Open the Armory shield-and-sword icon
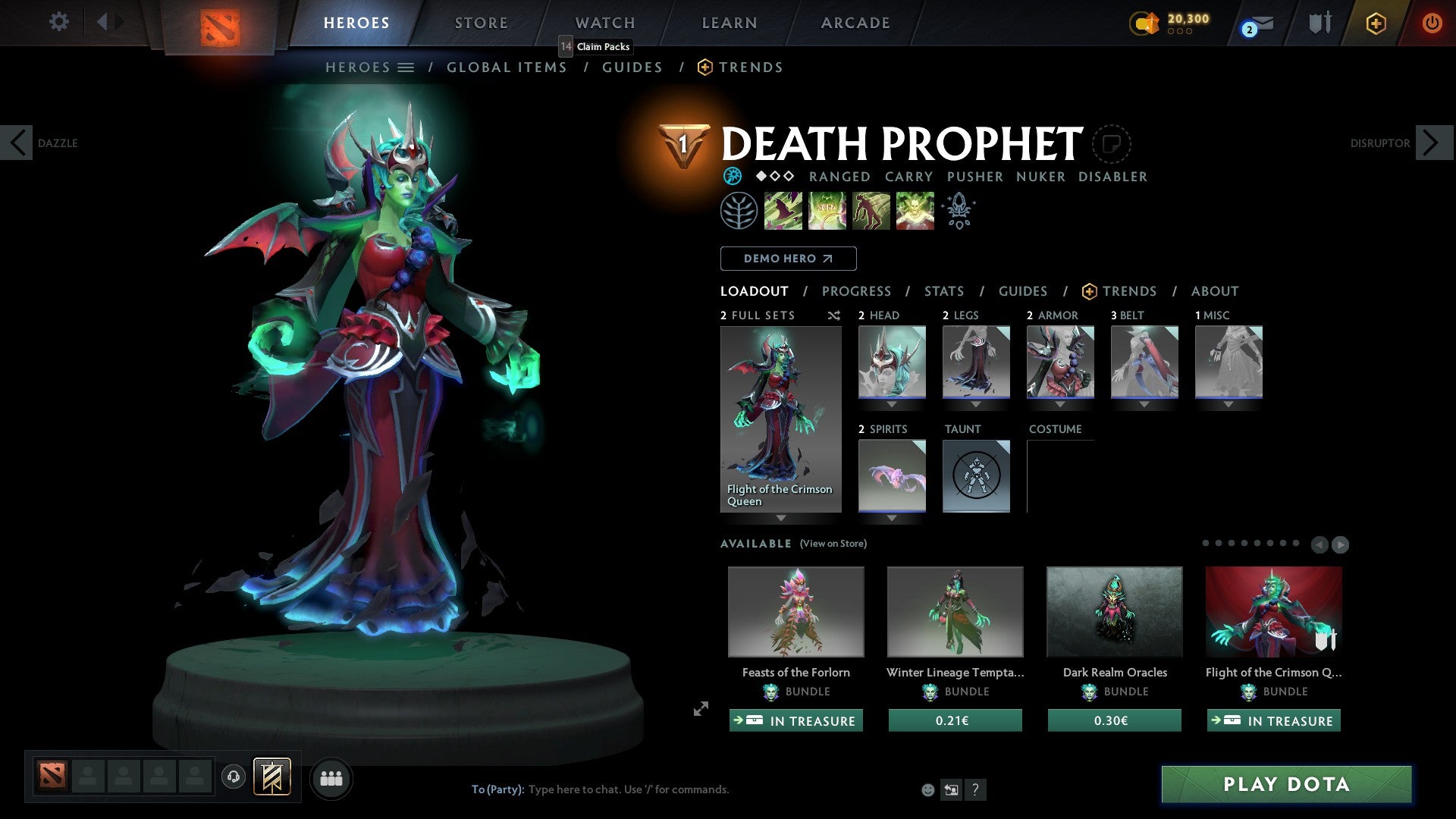1456x819 pixels. (x=1319, y=23)
